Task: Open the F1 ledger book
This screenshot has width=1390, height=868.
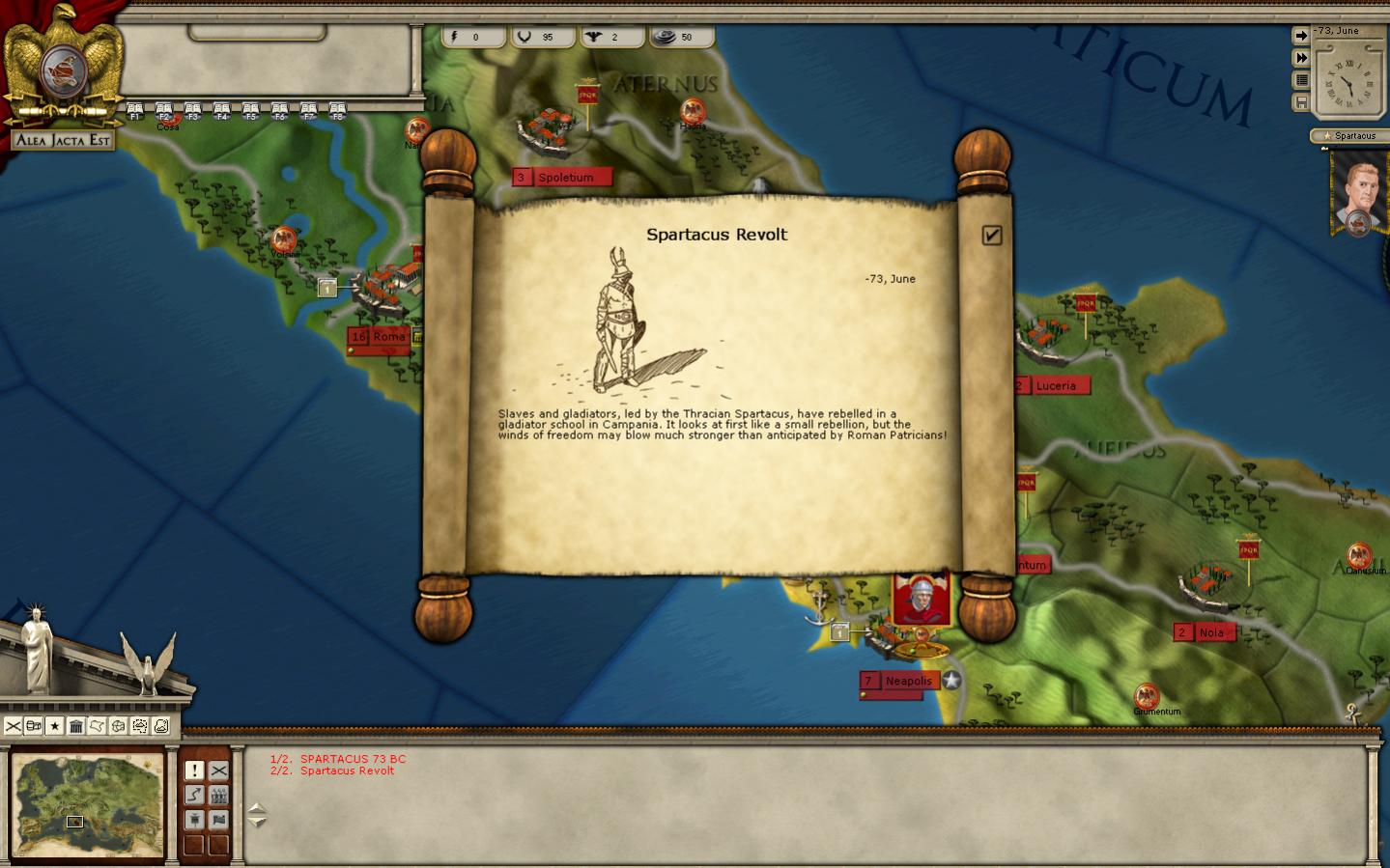Action: tap(135, 110)
